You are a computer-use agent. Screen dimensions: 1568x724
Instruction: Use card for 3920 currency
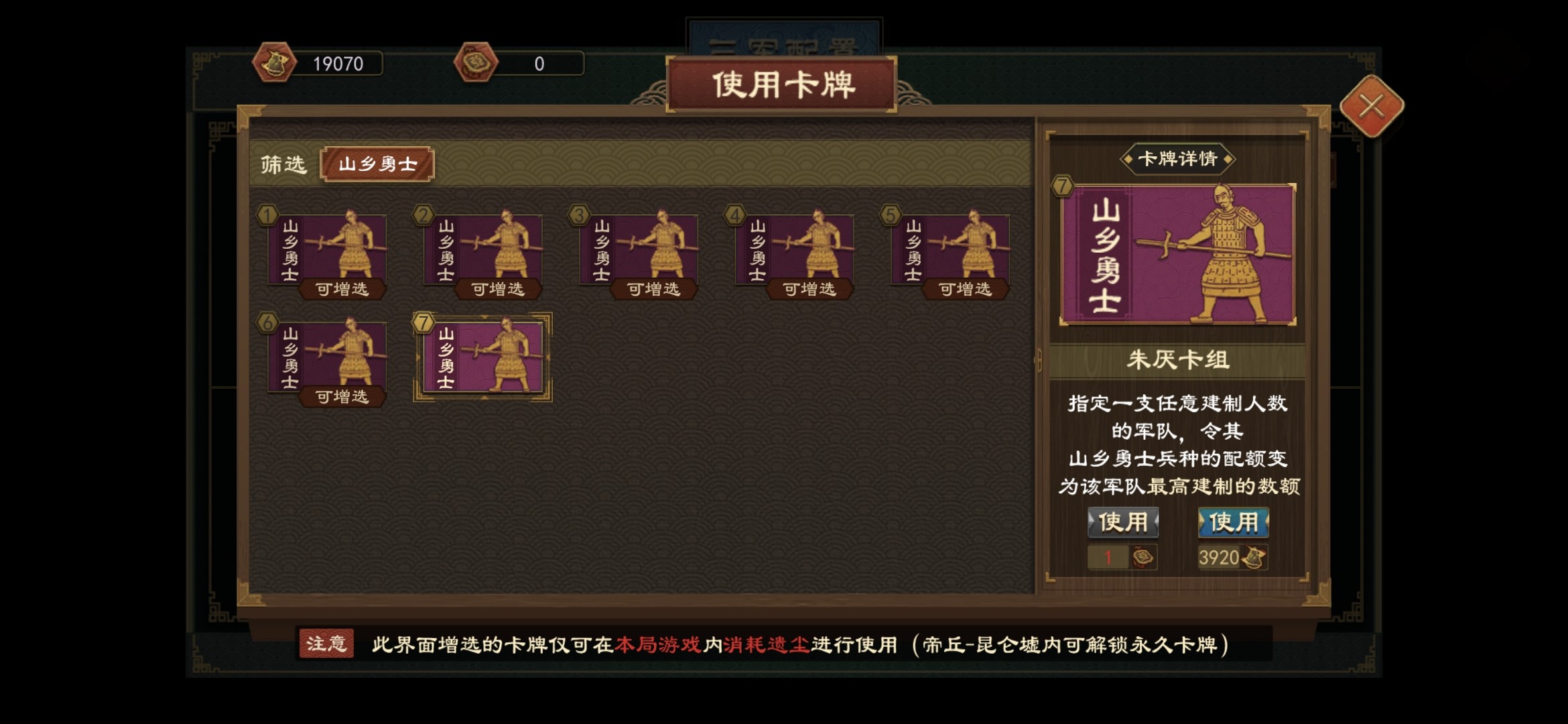coord(1233,522)
